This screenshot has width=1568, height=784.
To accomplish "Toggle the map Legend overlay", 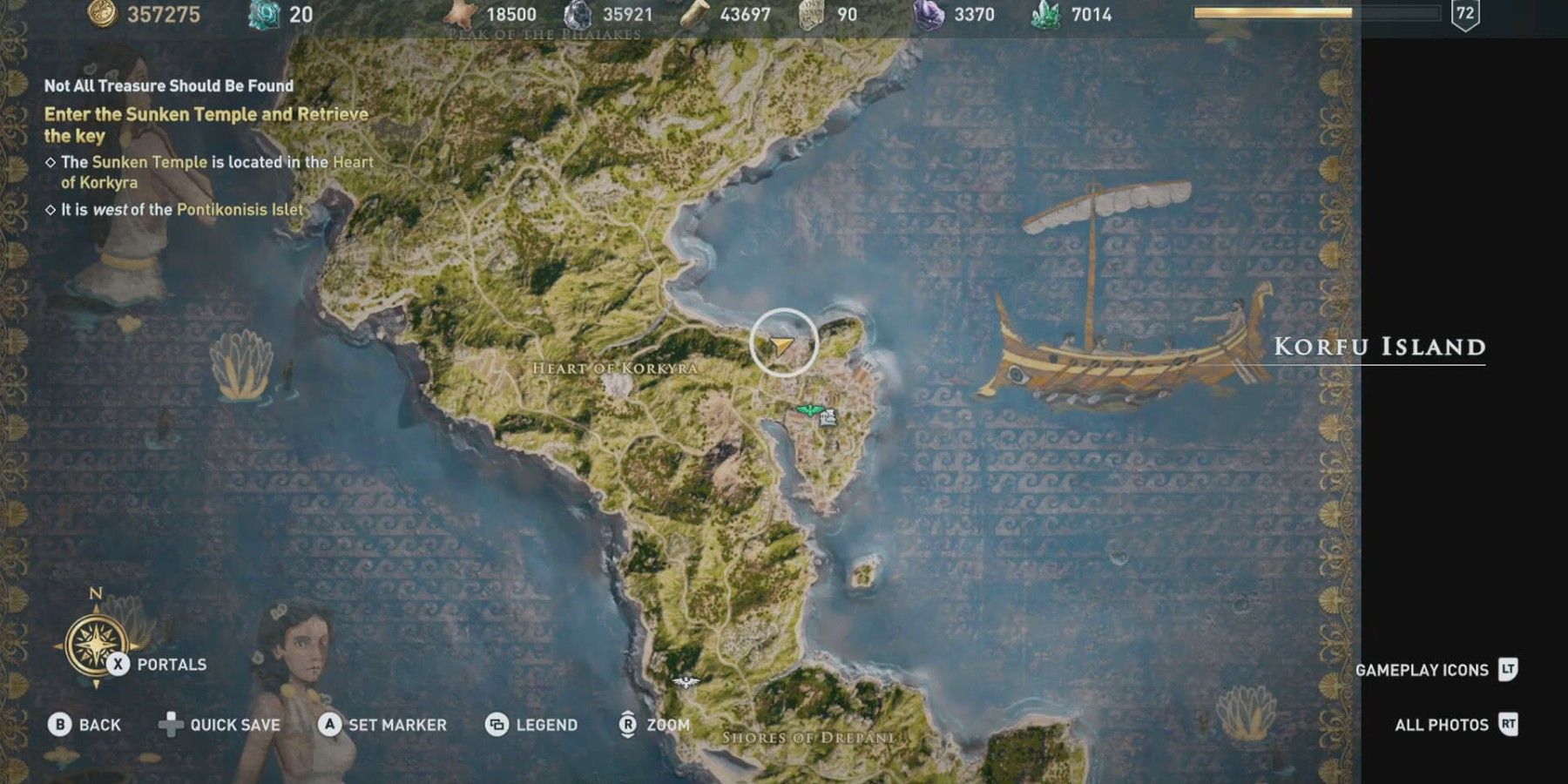I will pos(535,724).
